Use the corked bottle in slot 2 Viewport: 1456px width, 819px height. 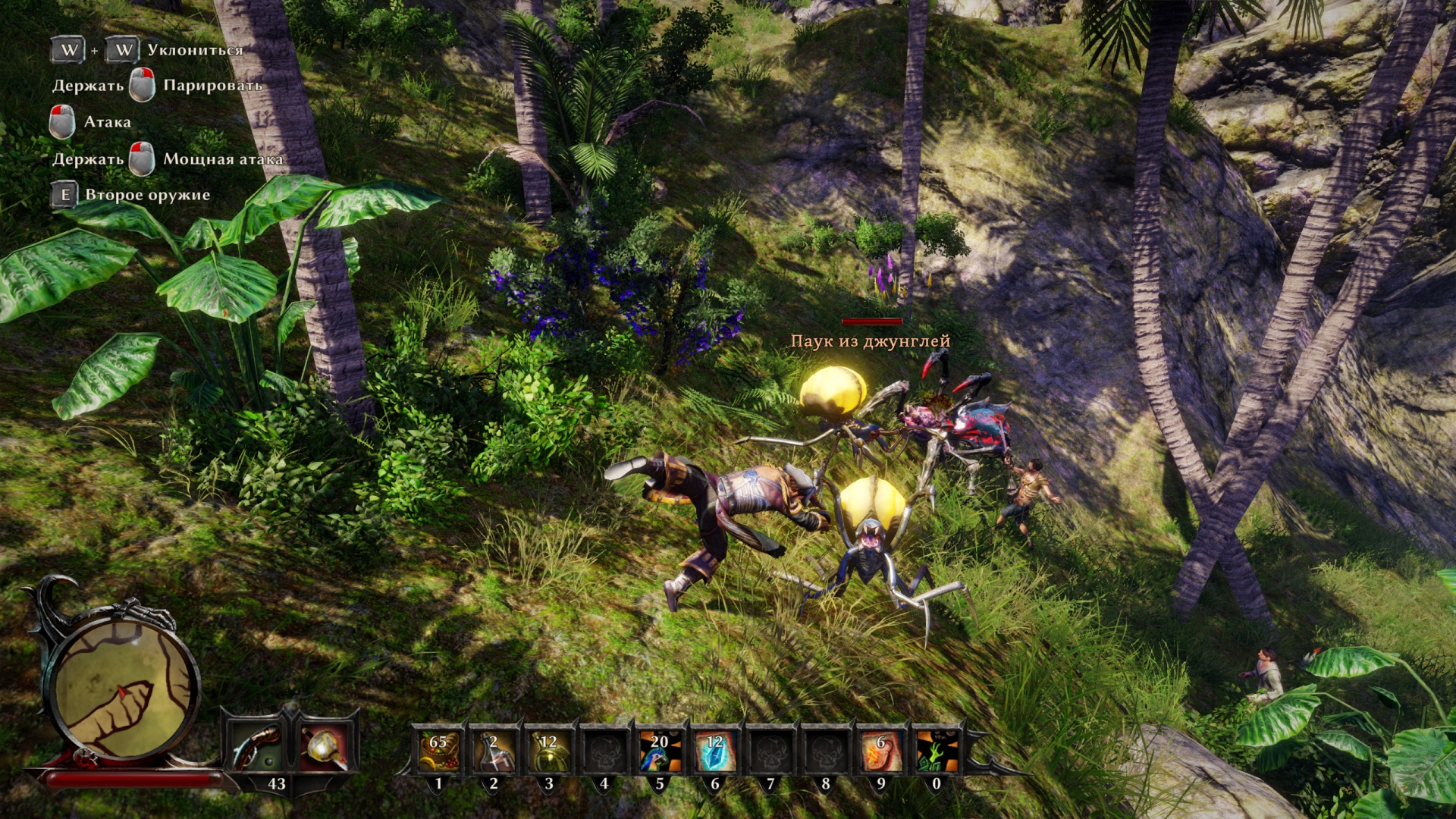coord(494,750)
